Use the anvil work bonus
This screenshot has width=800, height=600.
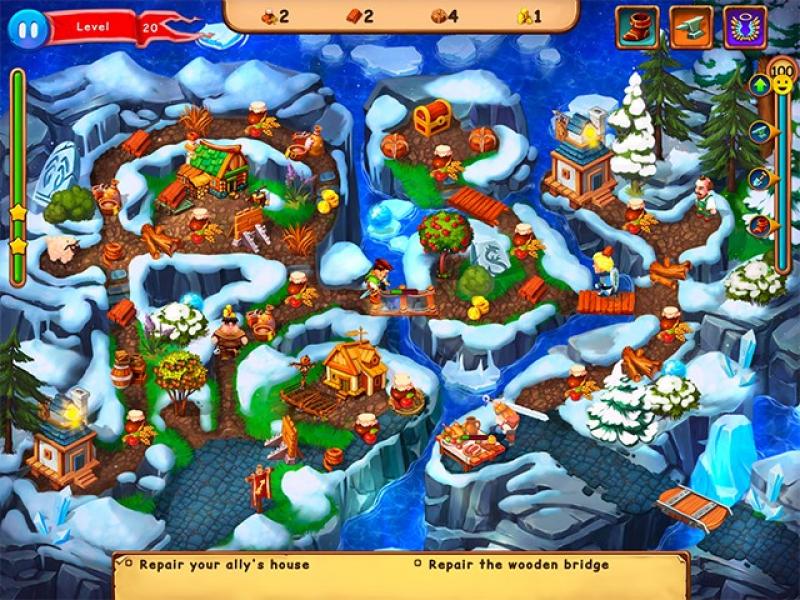[x=691, y=27]
